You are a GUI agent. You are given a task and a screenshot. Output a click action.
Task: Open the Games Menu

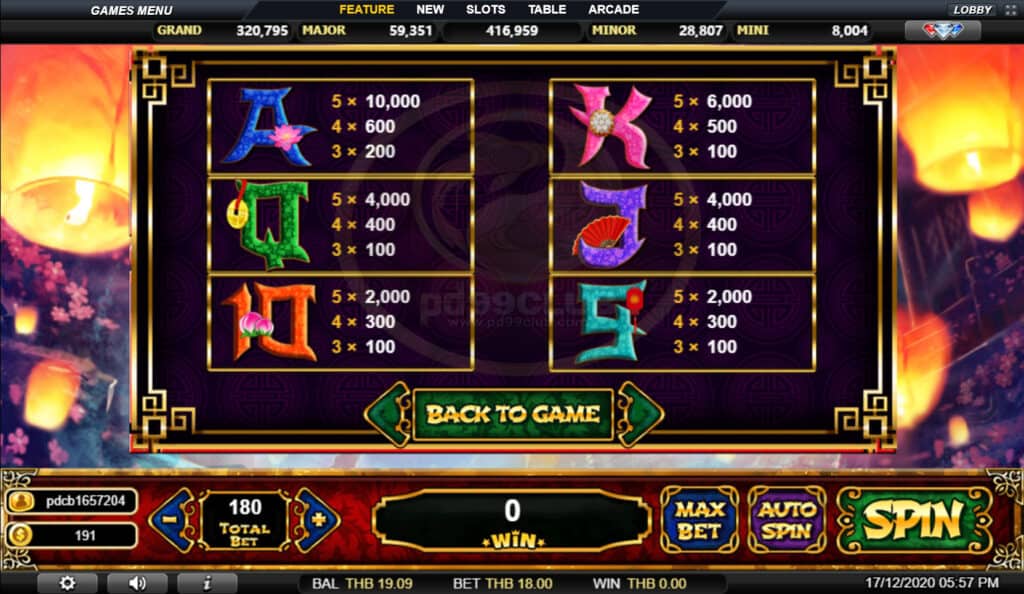click(x=131, y=10)
